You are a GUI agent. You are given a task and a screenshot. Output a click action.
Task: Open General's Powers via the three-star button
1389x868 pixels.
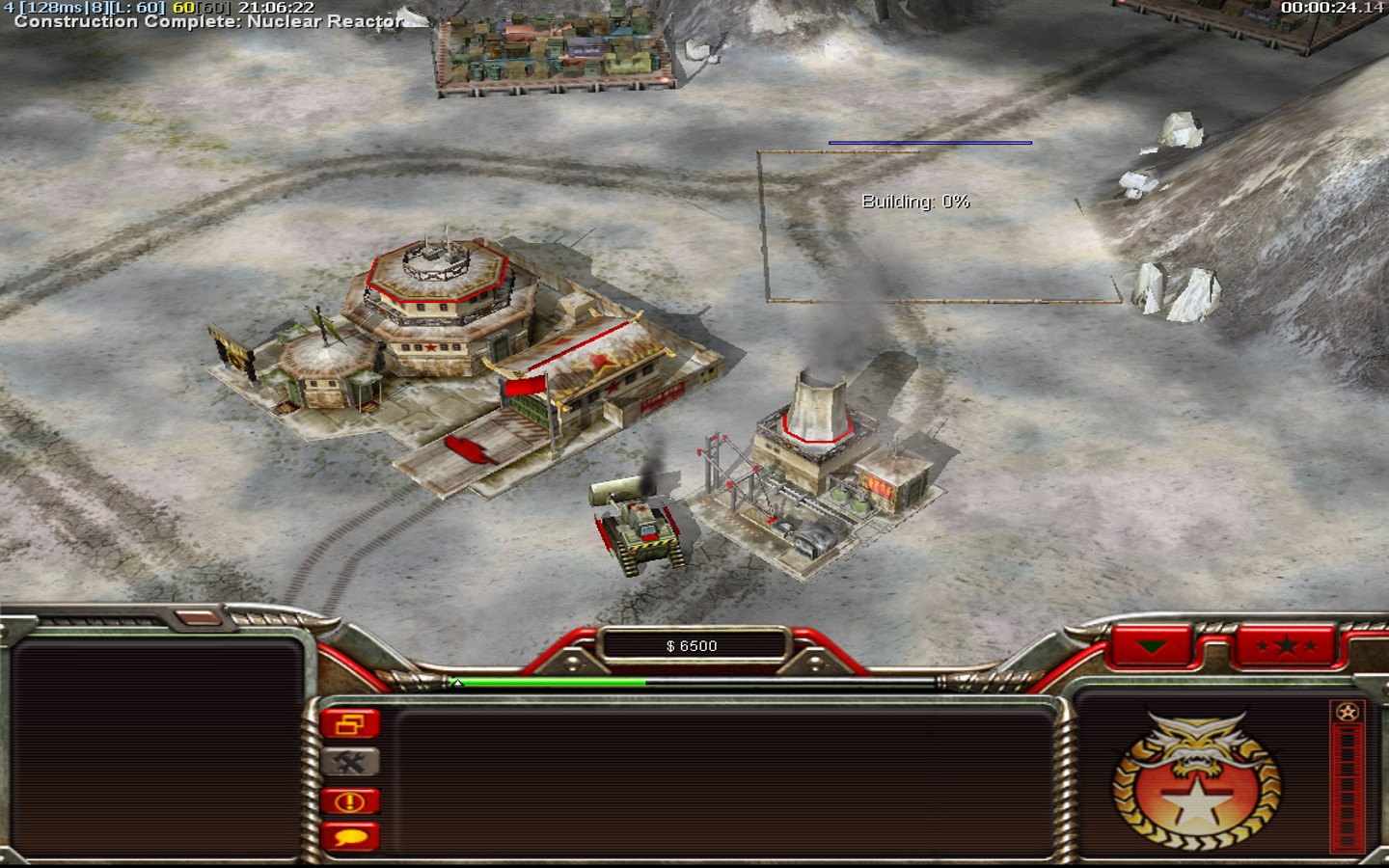1286,646
